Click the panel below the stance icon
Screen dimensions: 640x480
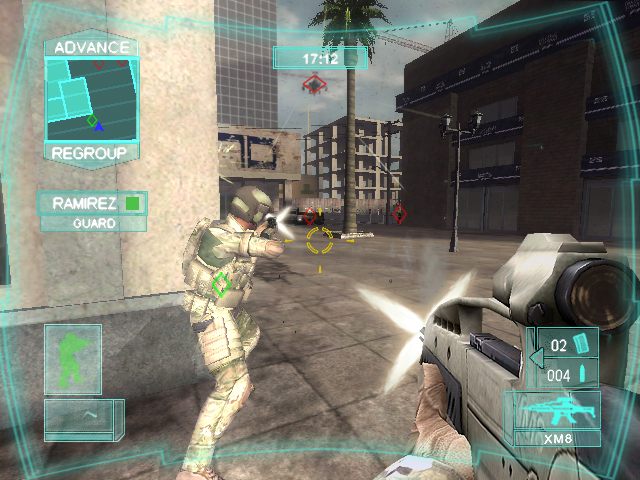(82, 420)
